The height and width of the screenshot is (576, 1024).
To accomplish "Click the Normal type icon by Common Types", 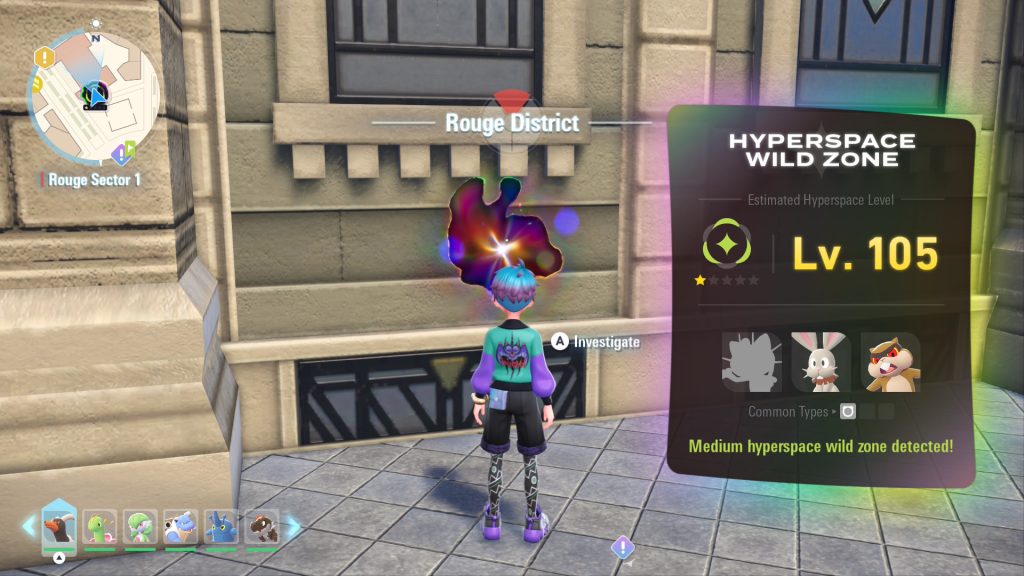I will (x=848, y=411).
